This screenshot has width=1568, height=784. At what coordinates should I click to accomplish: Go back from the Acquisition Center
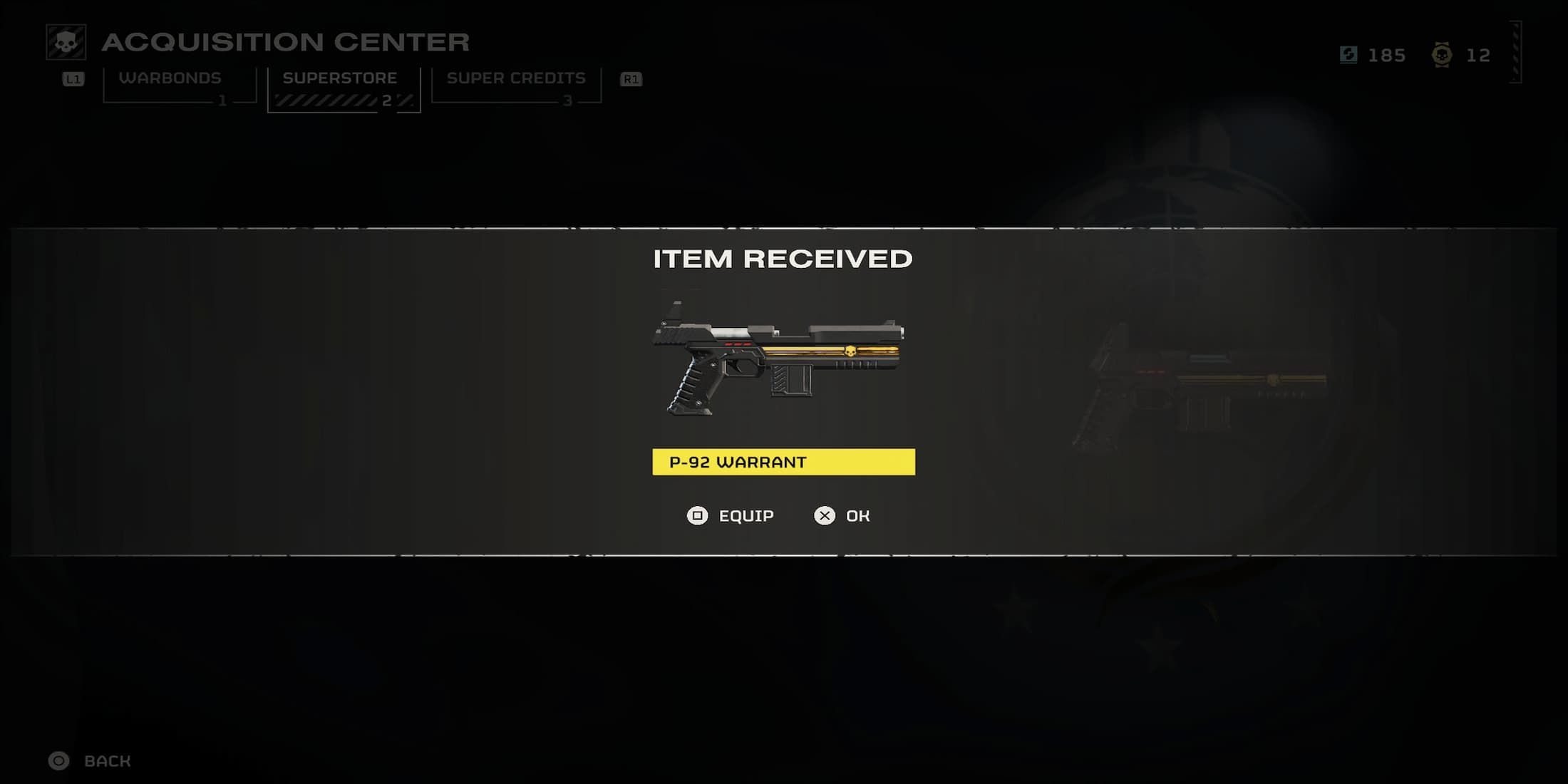click(90, 760)
